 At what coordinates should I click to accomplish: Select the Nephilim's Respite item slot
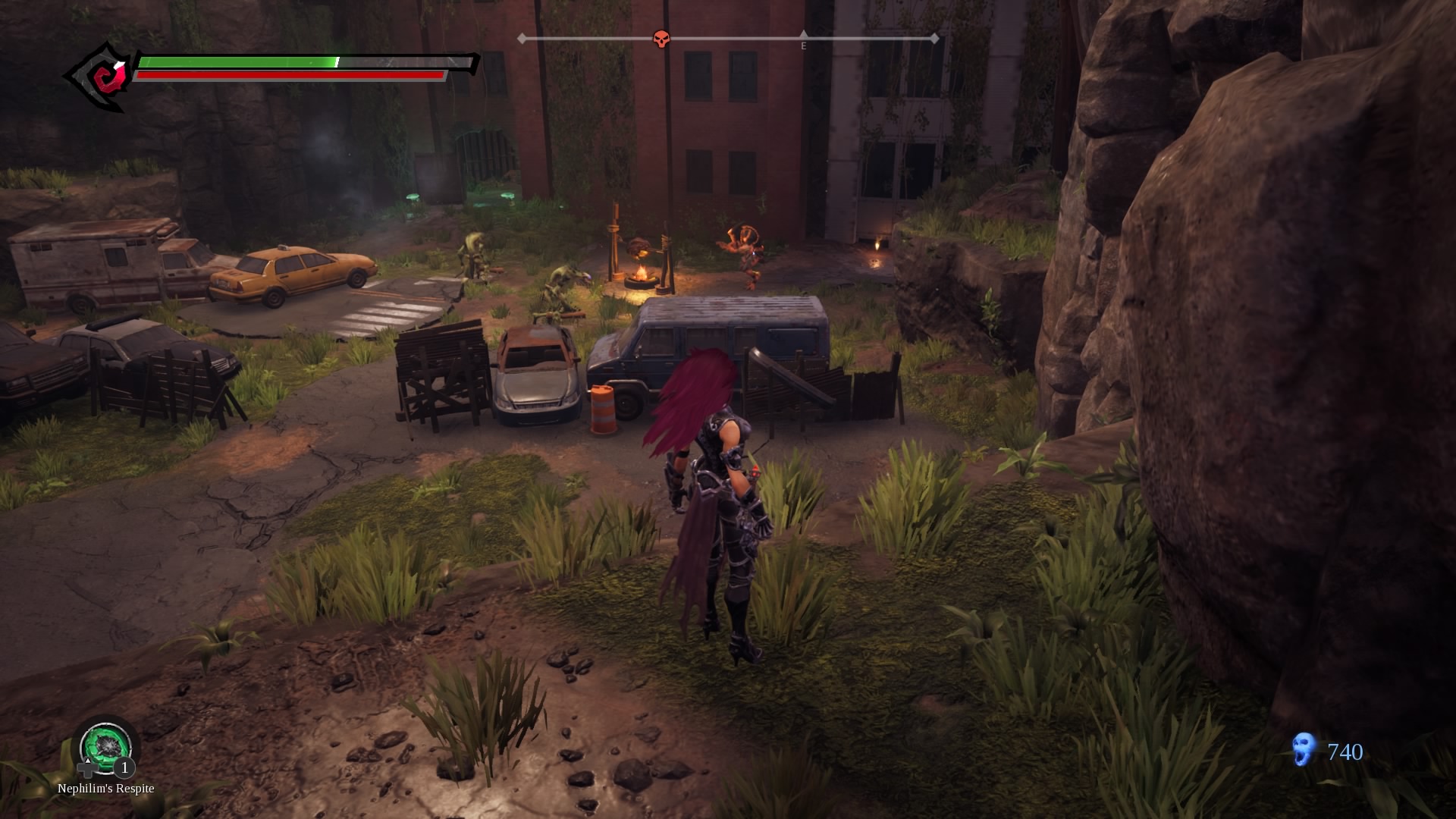click(x=106, y=746)
